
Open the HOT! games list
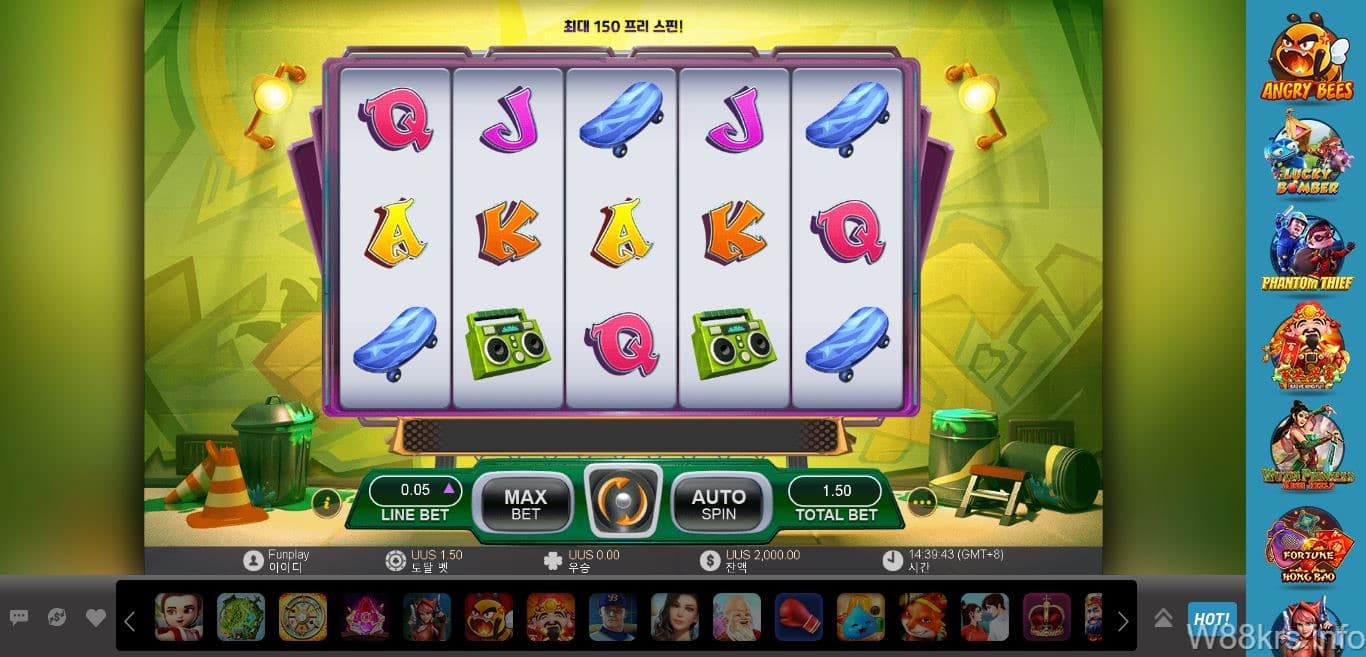tap(1212, 617)
